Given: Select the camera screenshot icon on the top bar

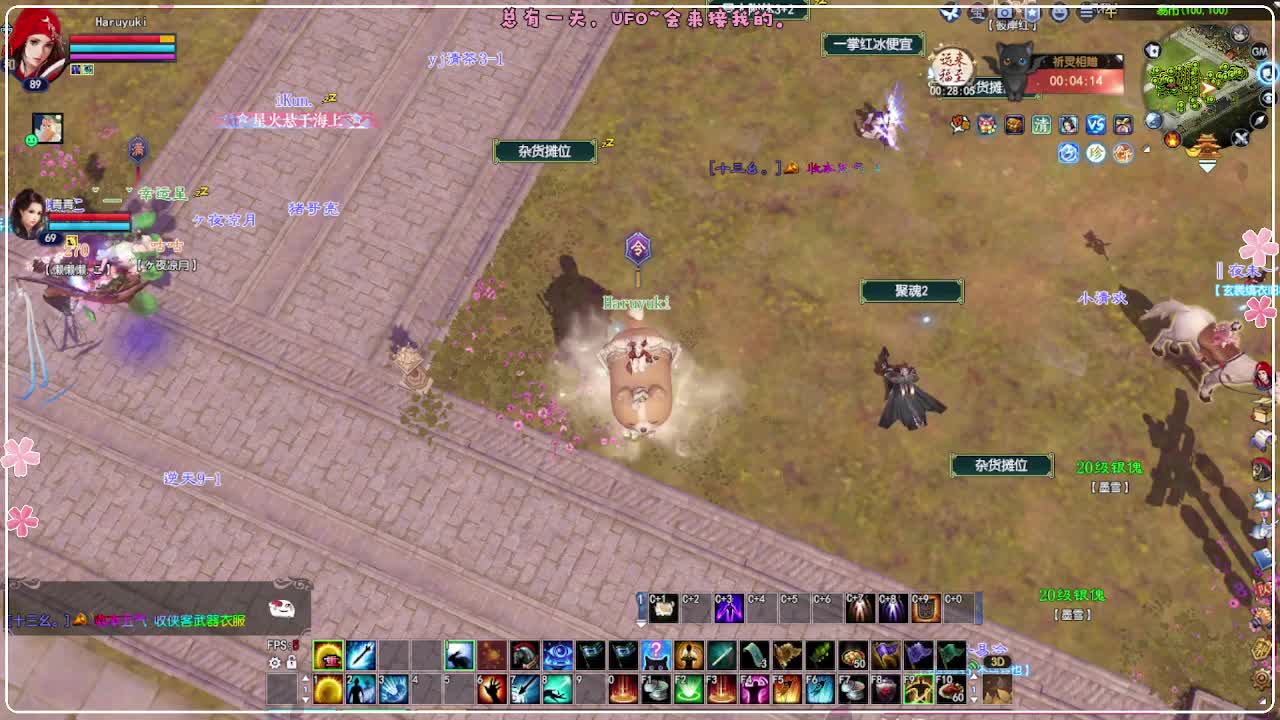Looking at the screenshot, I should click(x=1004, y=12).
